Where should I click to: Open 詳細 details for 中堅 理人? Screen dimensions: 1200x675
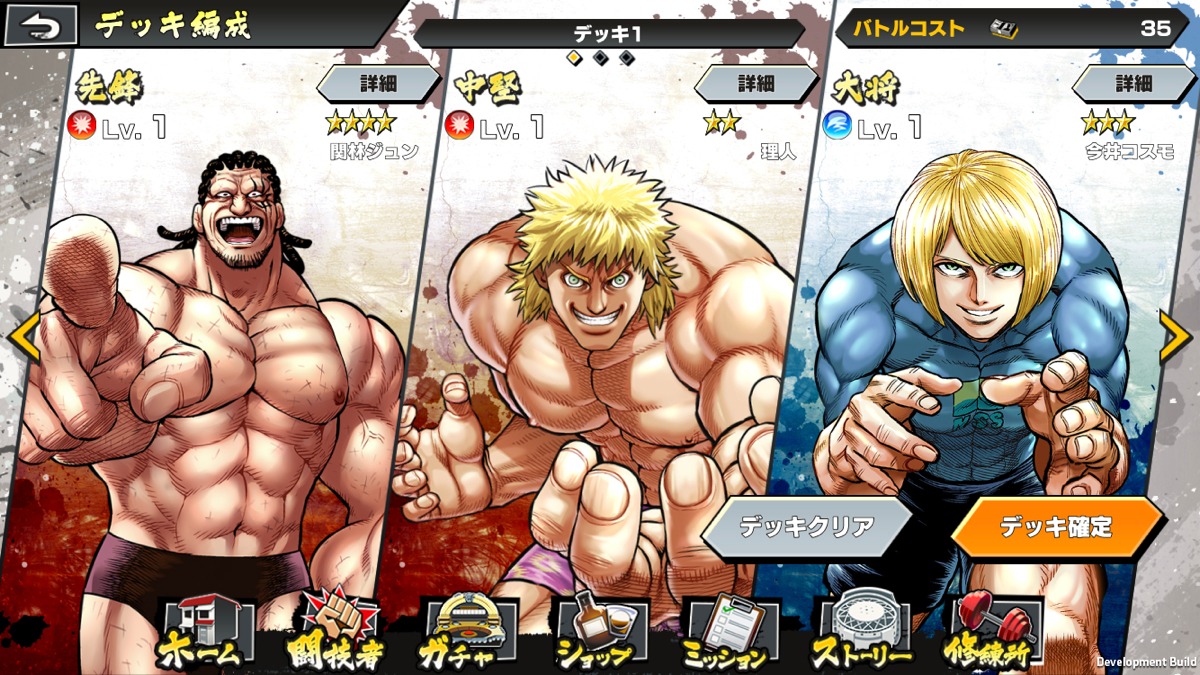click(755, 84)
